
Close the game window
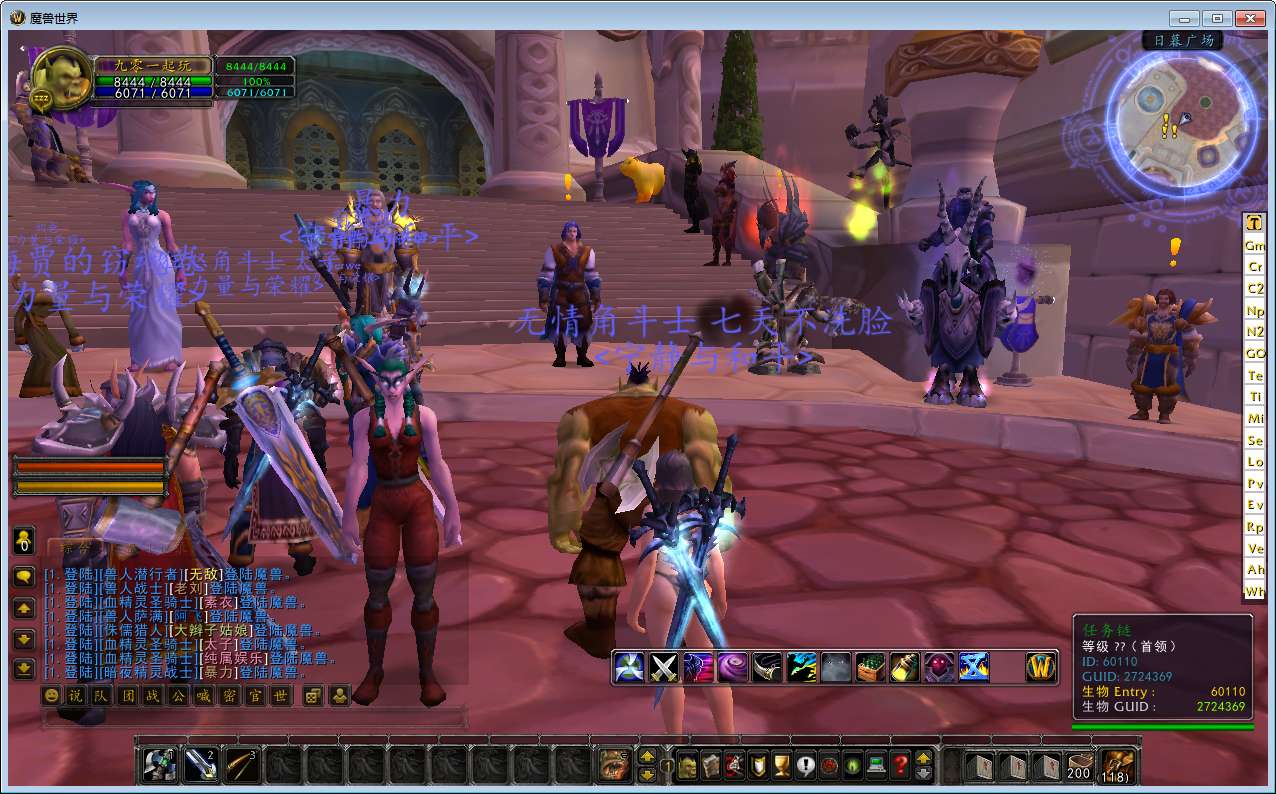point(1249,18)
